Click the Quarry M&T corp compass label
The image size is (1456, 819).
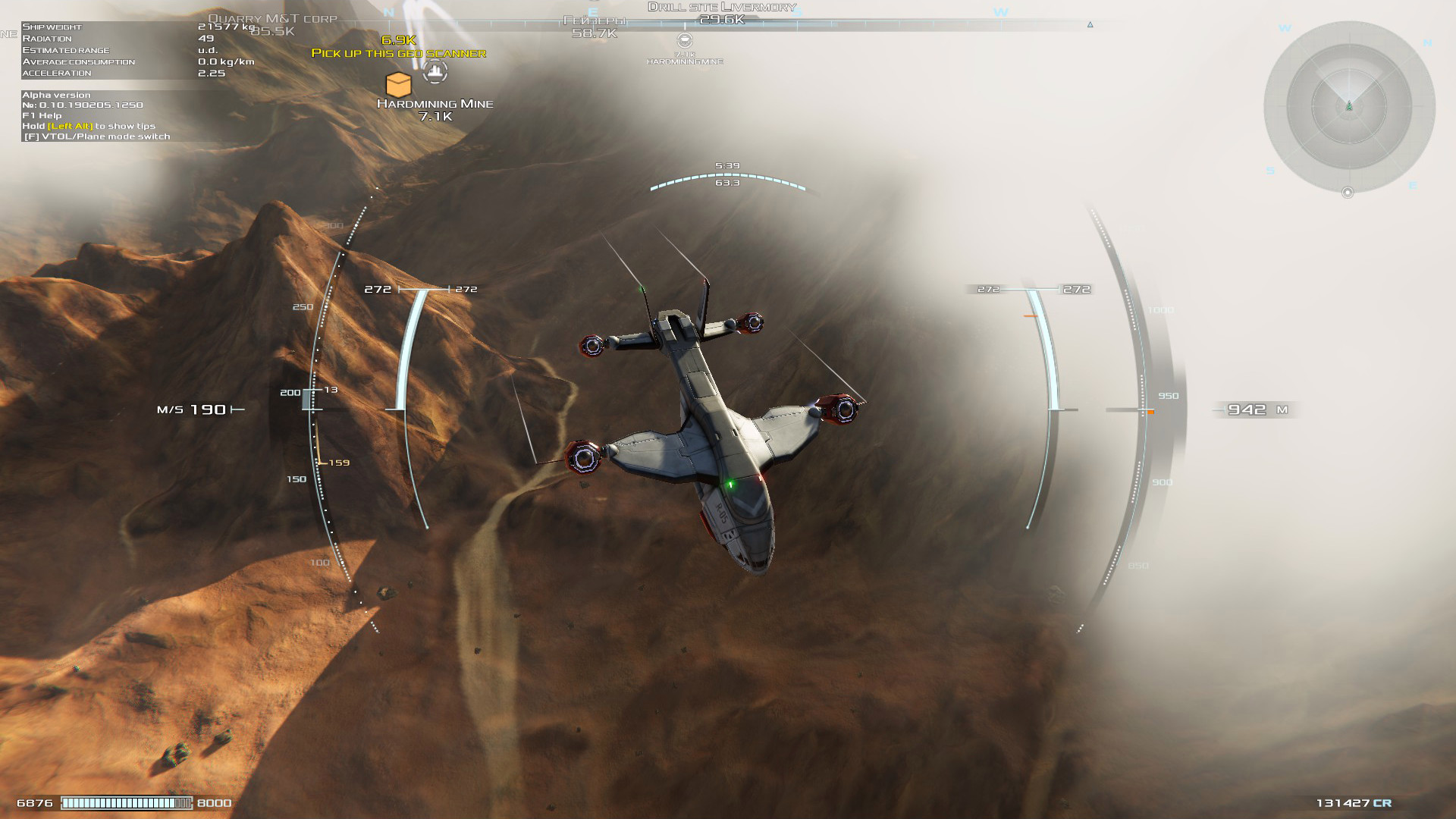pos(272,19)
